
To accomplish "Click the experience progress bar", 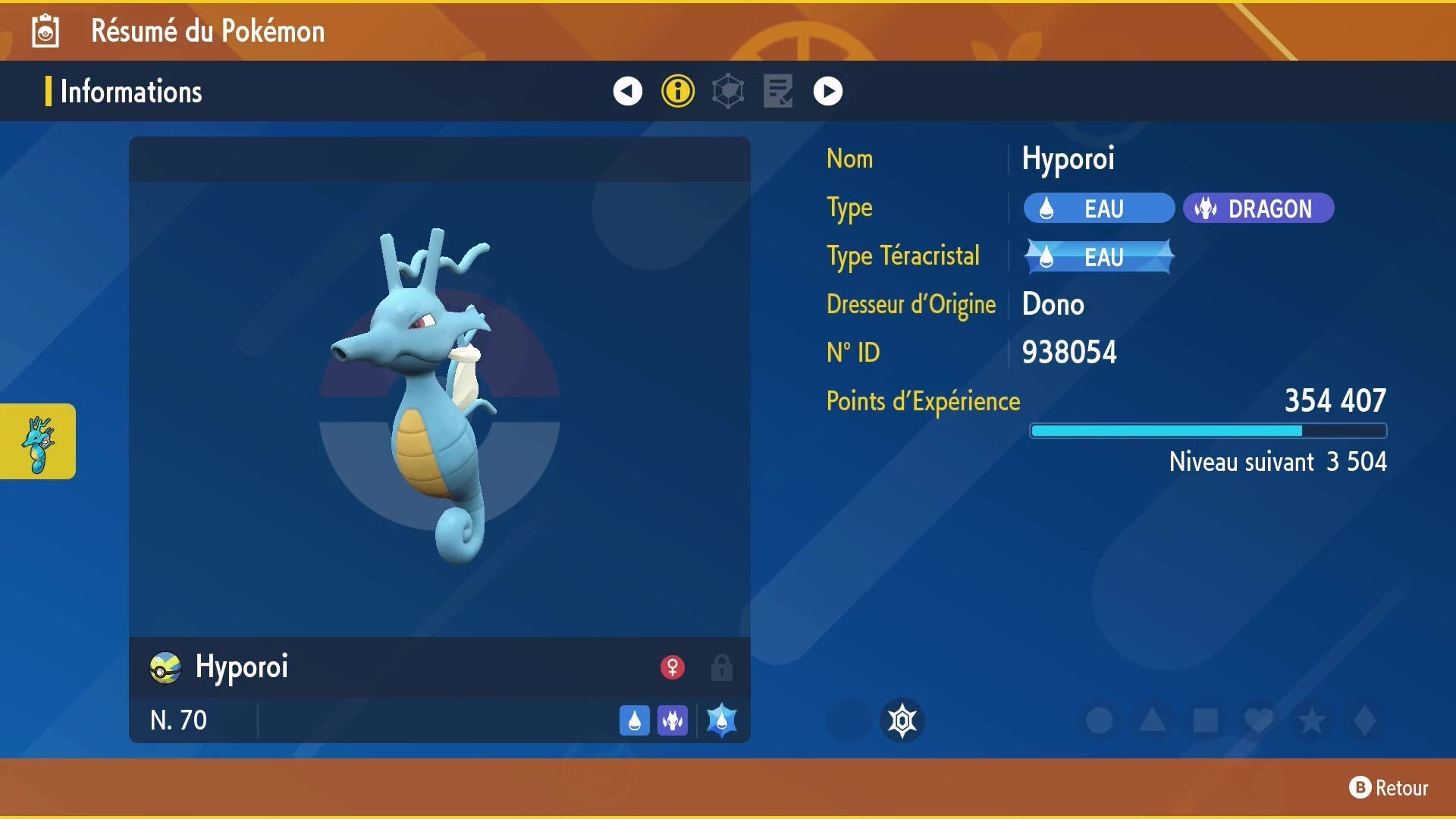I will [x=1207, y=430].
